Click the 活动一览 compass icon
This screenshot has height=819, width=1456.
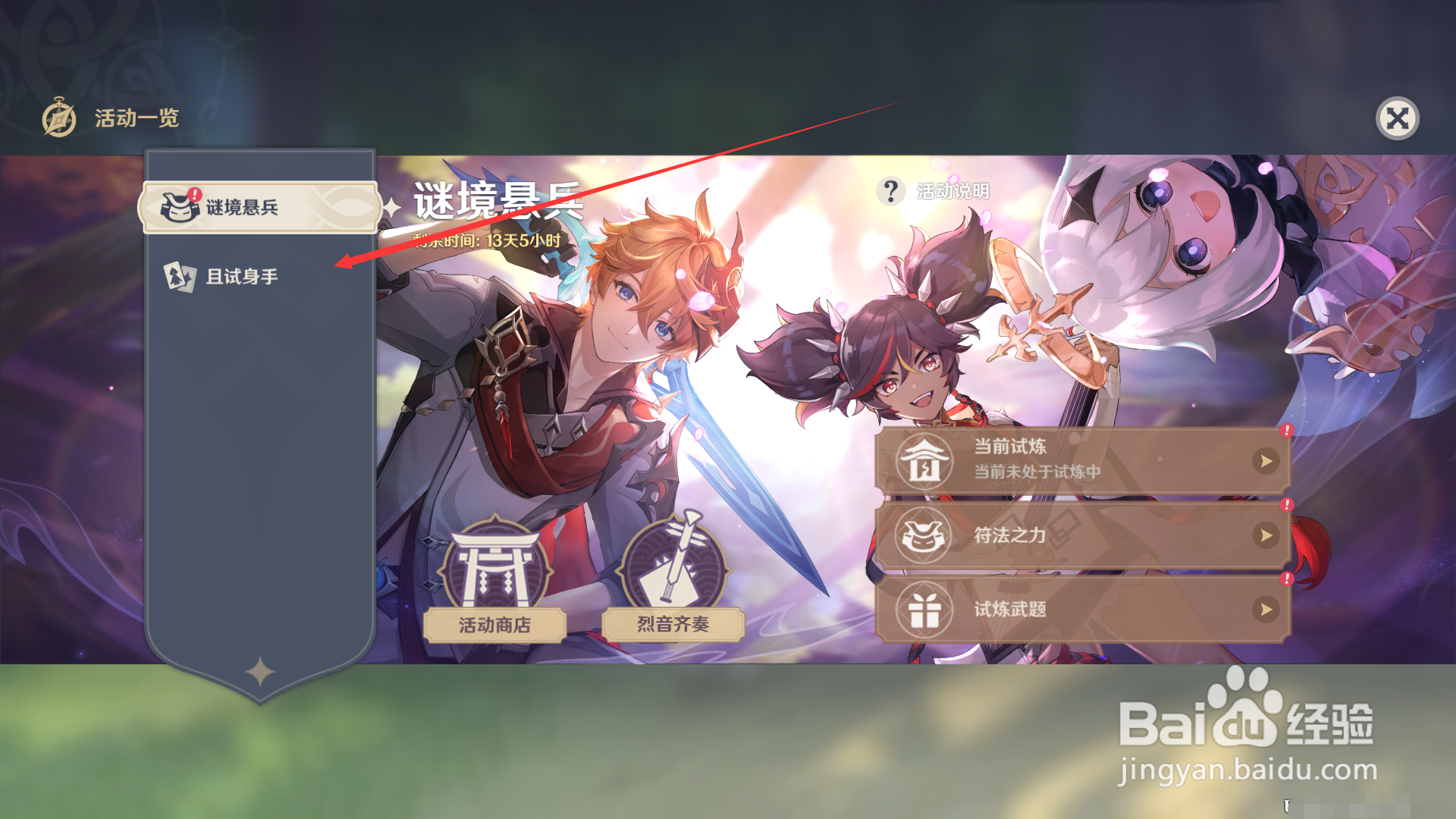59,118
